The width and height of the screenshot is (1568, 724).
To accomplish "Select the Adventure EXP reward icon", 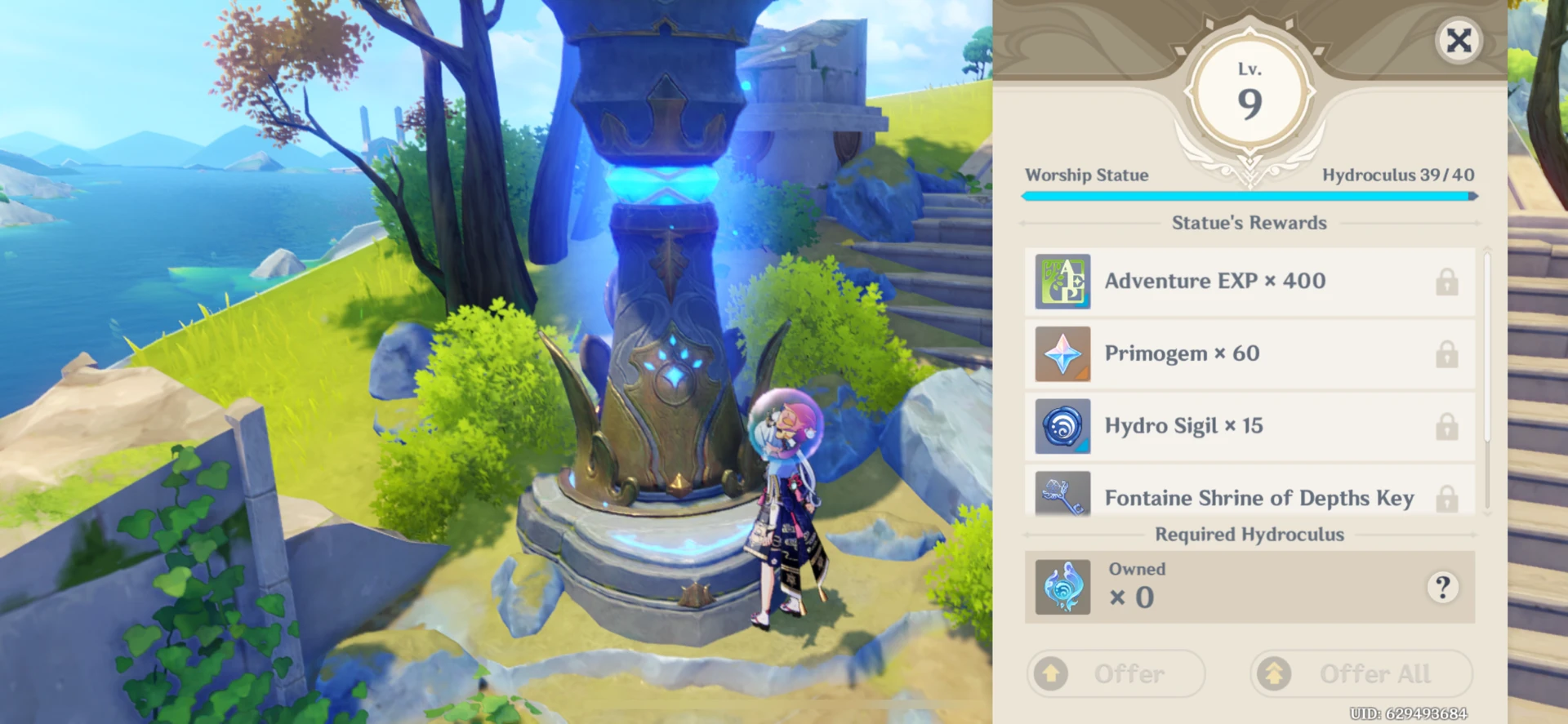I will 1062,282.
